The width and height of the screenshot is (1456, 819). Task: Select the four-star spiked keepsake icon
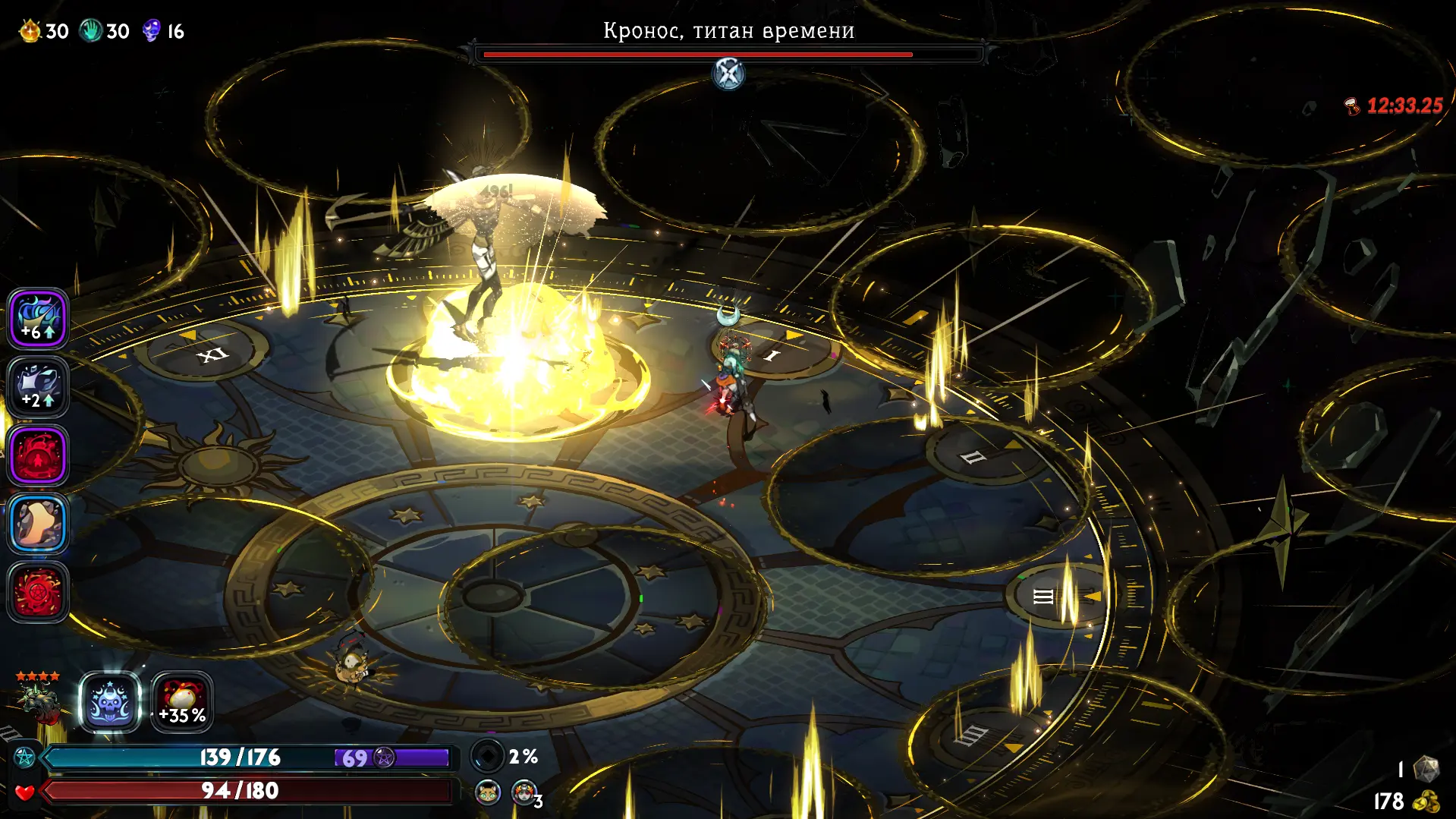click(39, 700)
